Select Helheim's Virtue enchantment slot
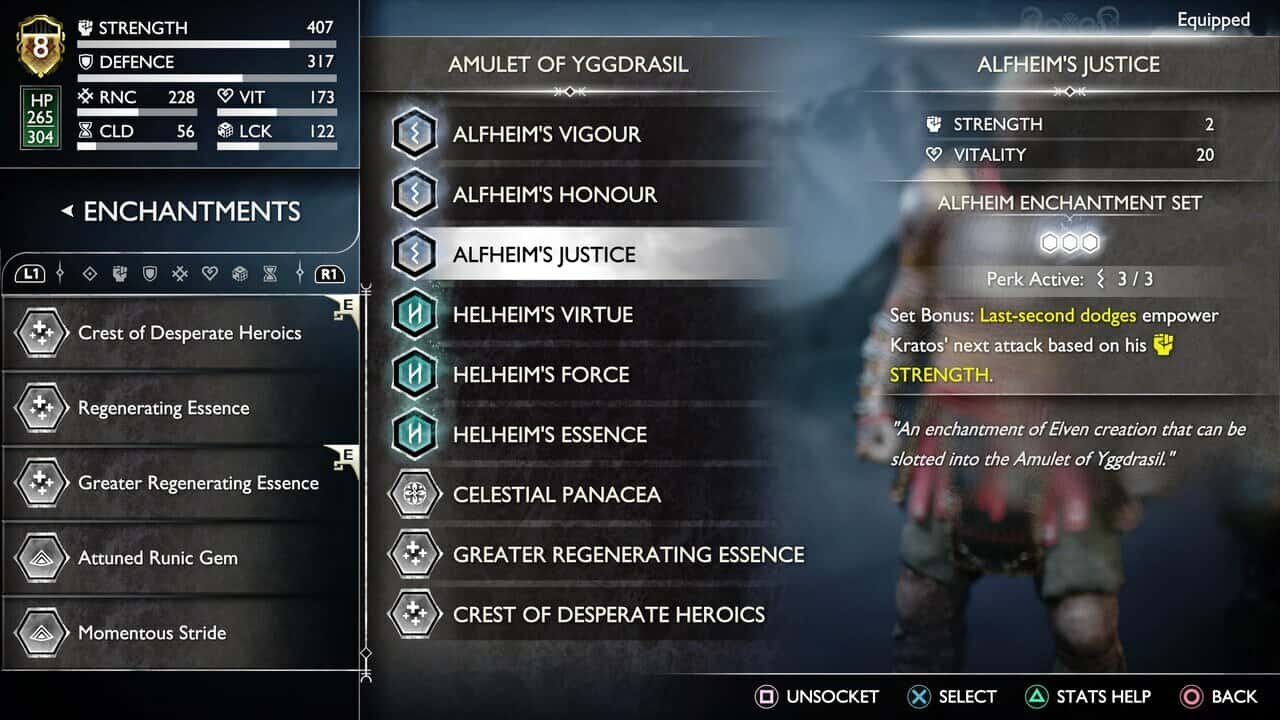The height and width of the screenshot is (720, 1280). point(542,314)
